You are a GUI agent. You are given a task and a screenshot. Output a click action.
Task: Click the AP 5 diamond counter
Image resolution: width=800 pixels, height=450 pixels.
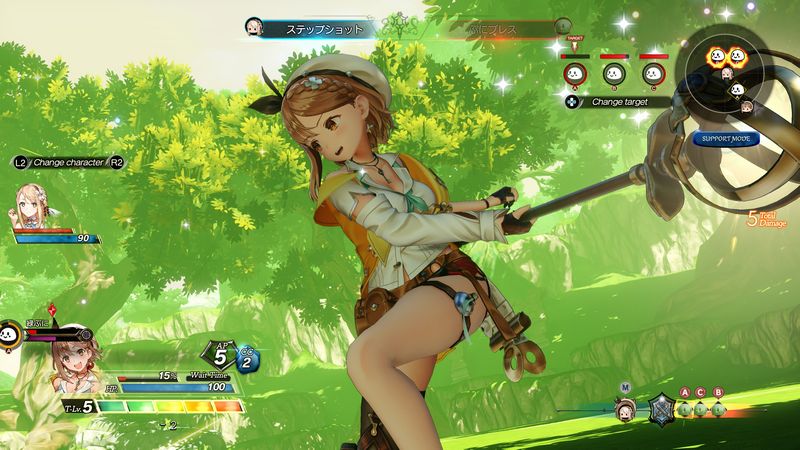point(221,352)
